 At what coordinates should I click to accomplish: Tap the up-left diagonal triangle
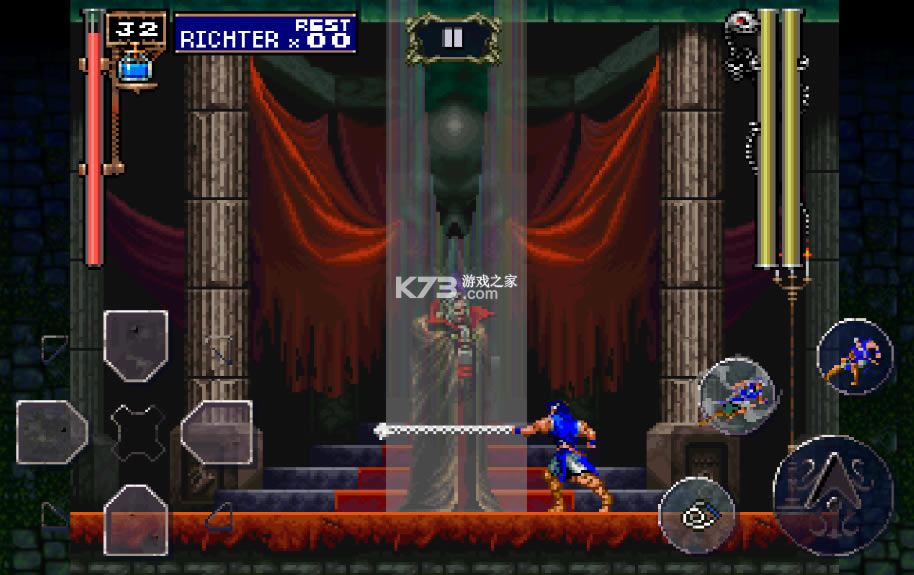[54, 348]
